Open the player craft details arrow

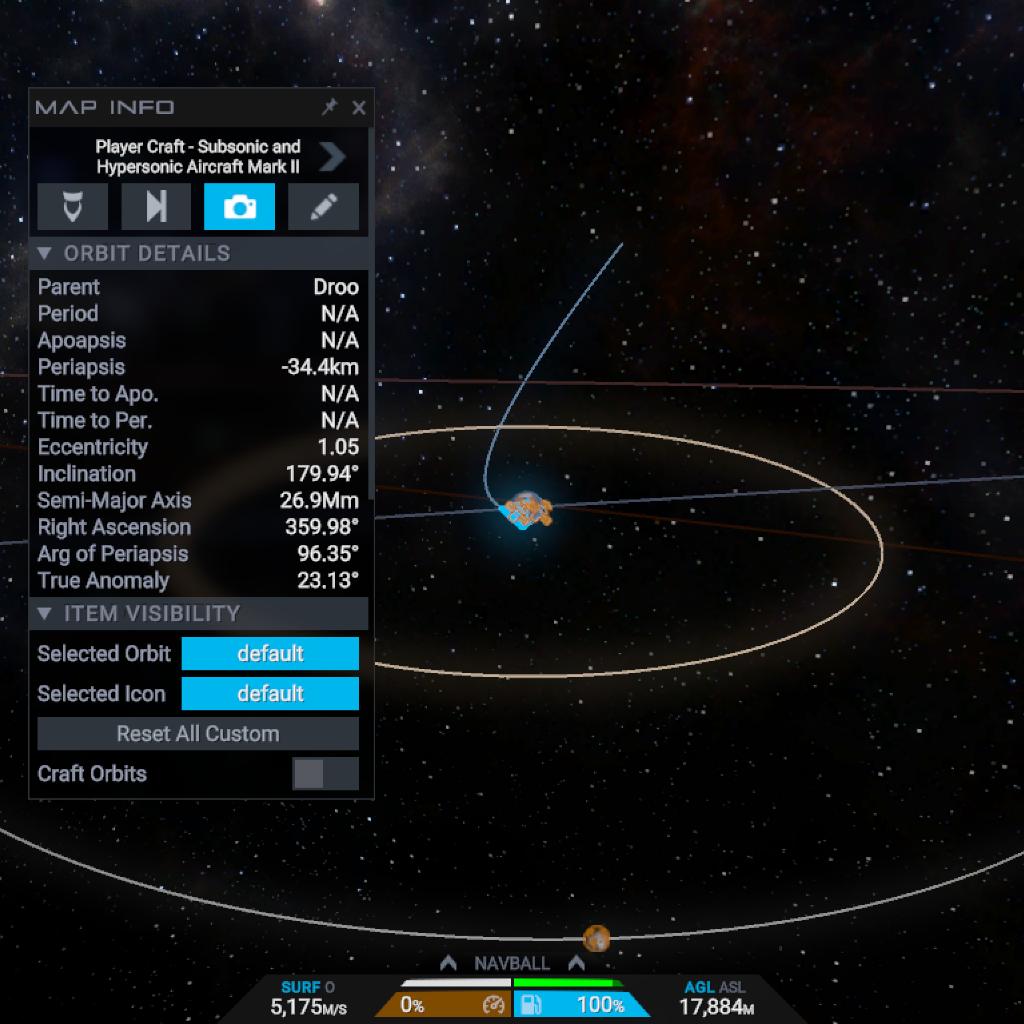(332, 157)
